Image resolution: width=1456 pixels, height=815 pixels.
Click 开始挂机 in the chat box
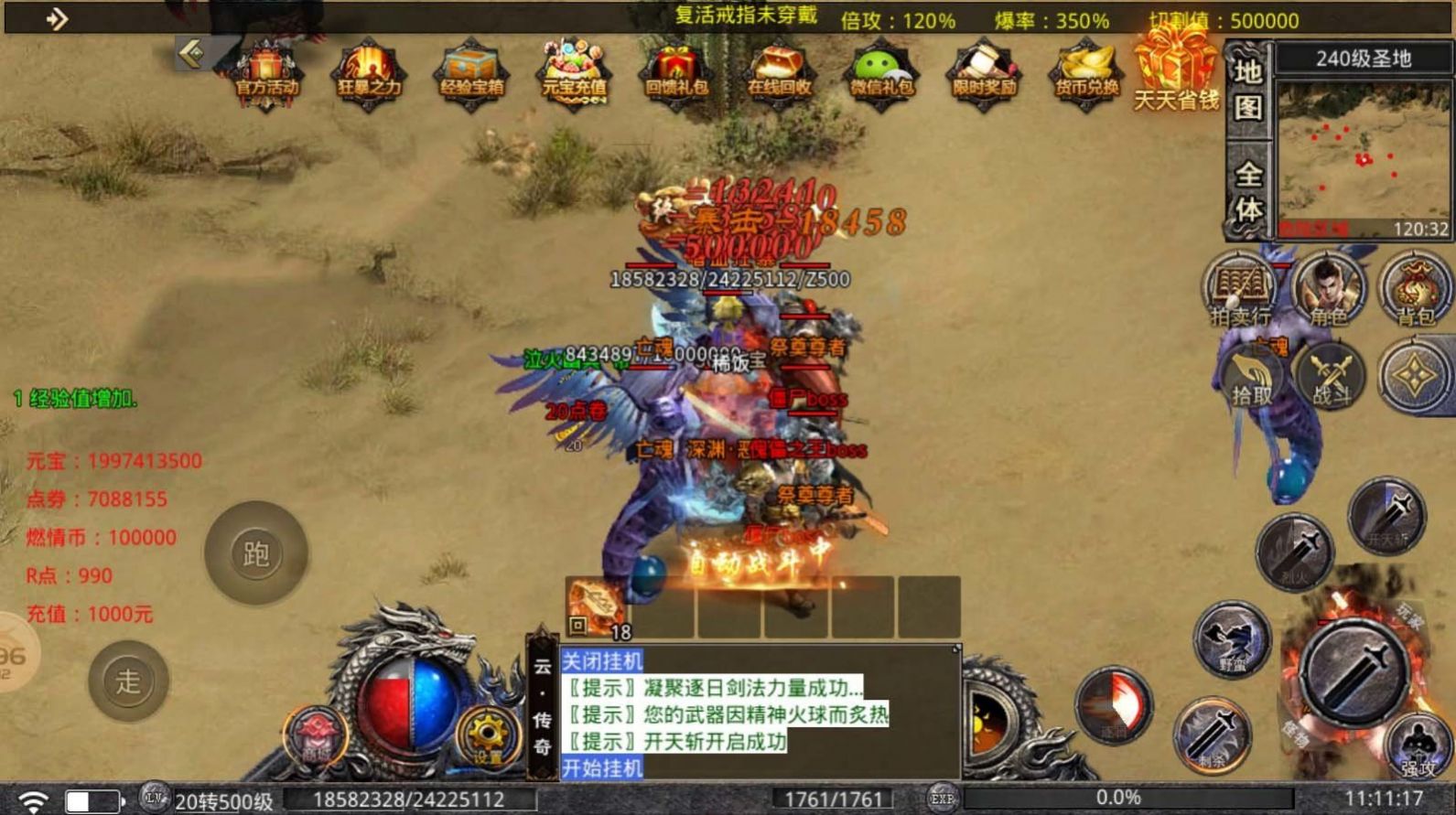pyautogui.click(x=602, y=767)
